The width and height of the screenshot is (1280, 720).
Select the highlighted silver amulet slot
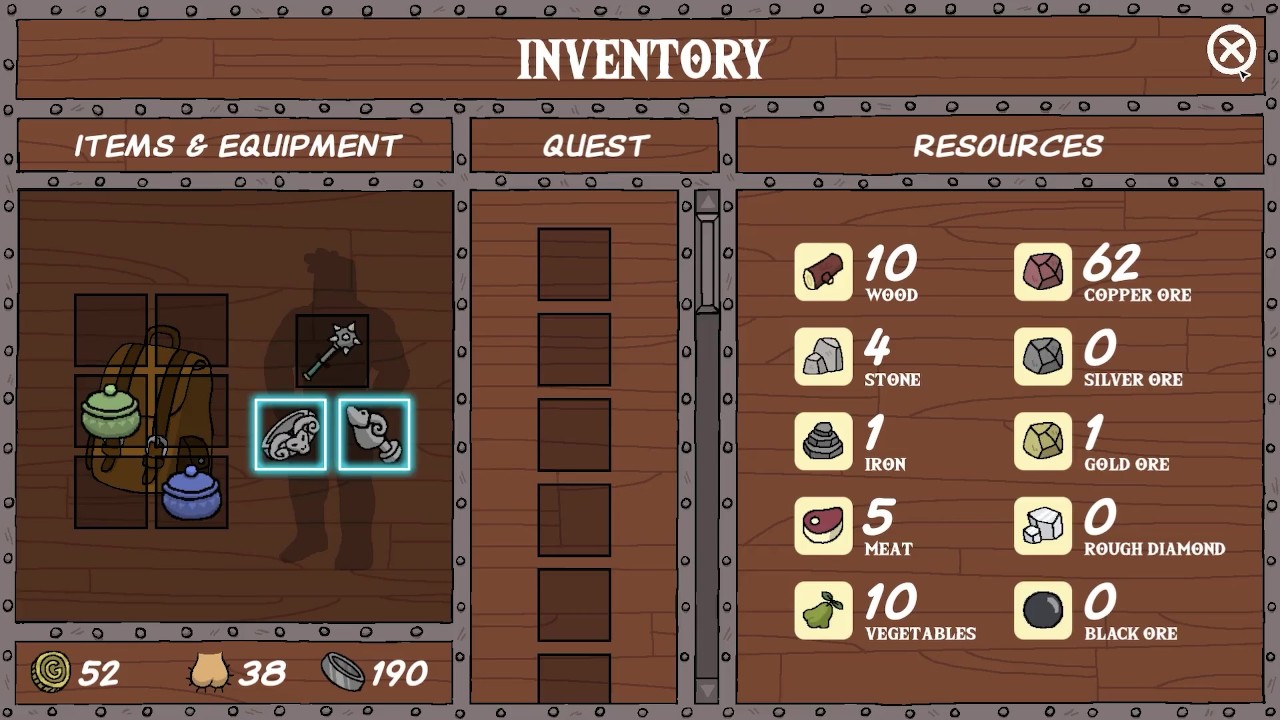point(374,435)
